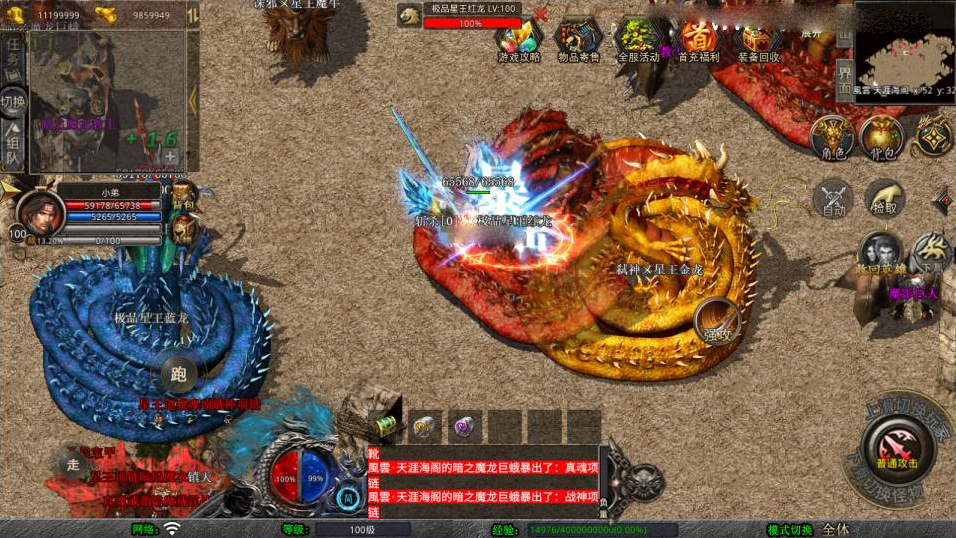Select the 走 walk movement button
Viewport: 956px width, 538px height.
(x=72, y=462)
